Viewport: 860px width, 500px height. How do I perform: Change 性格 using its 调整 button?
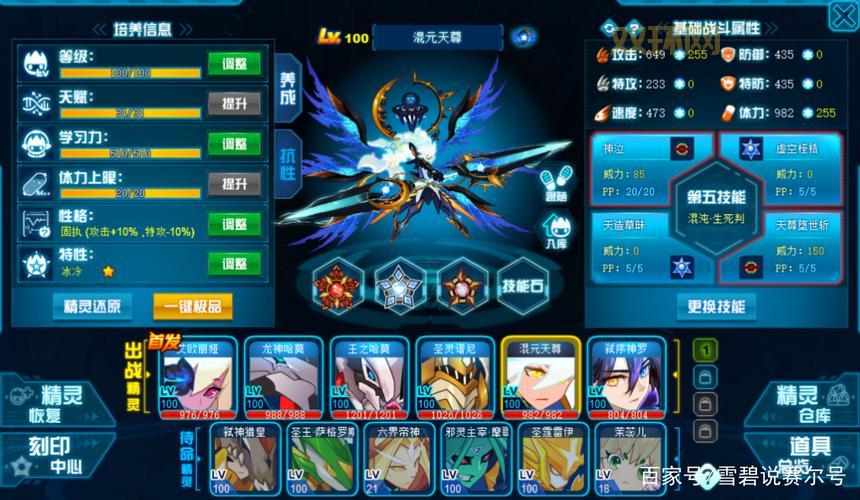[234, 223]
